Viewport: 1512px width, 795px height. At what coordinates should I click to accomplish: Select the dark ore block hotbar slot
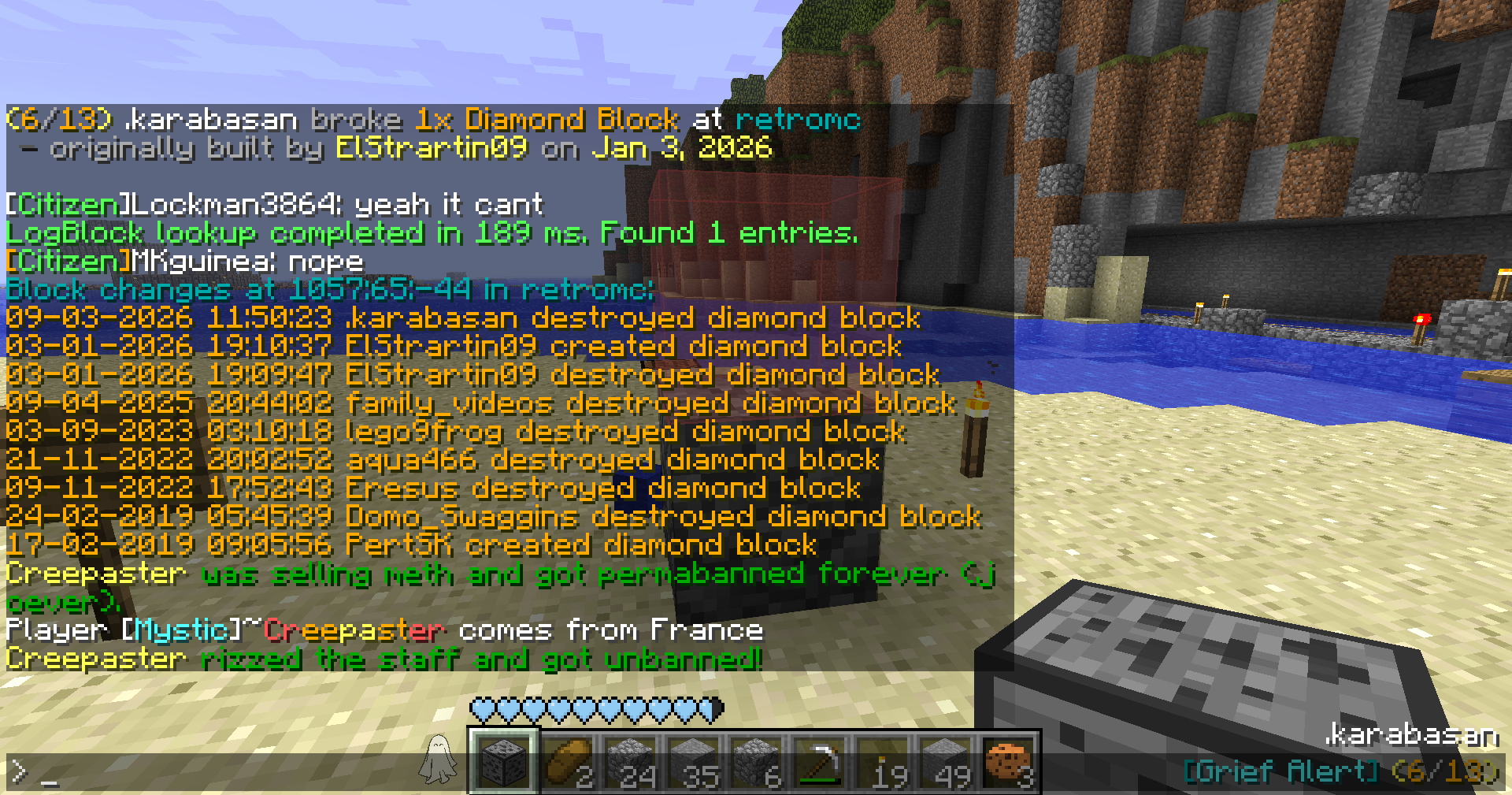pyautogui.click(x=504, y=761)
